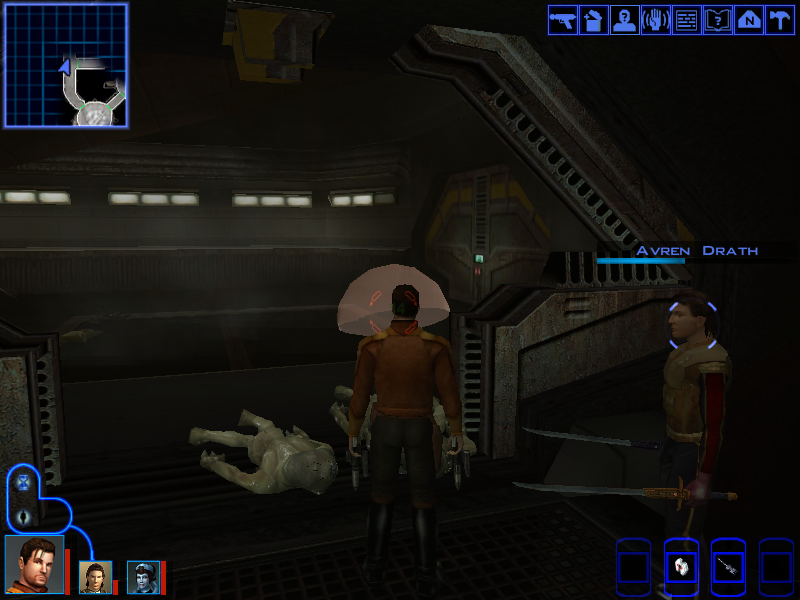800x600 pixels.
Task: Switch to the brown-haired companion portrait
Action: 95,577
